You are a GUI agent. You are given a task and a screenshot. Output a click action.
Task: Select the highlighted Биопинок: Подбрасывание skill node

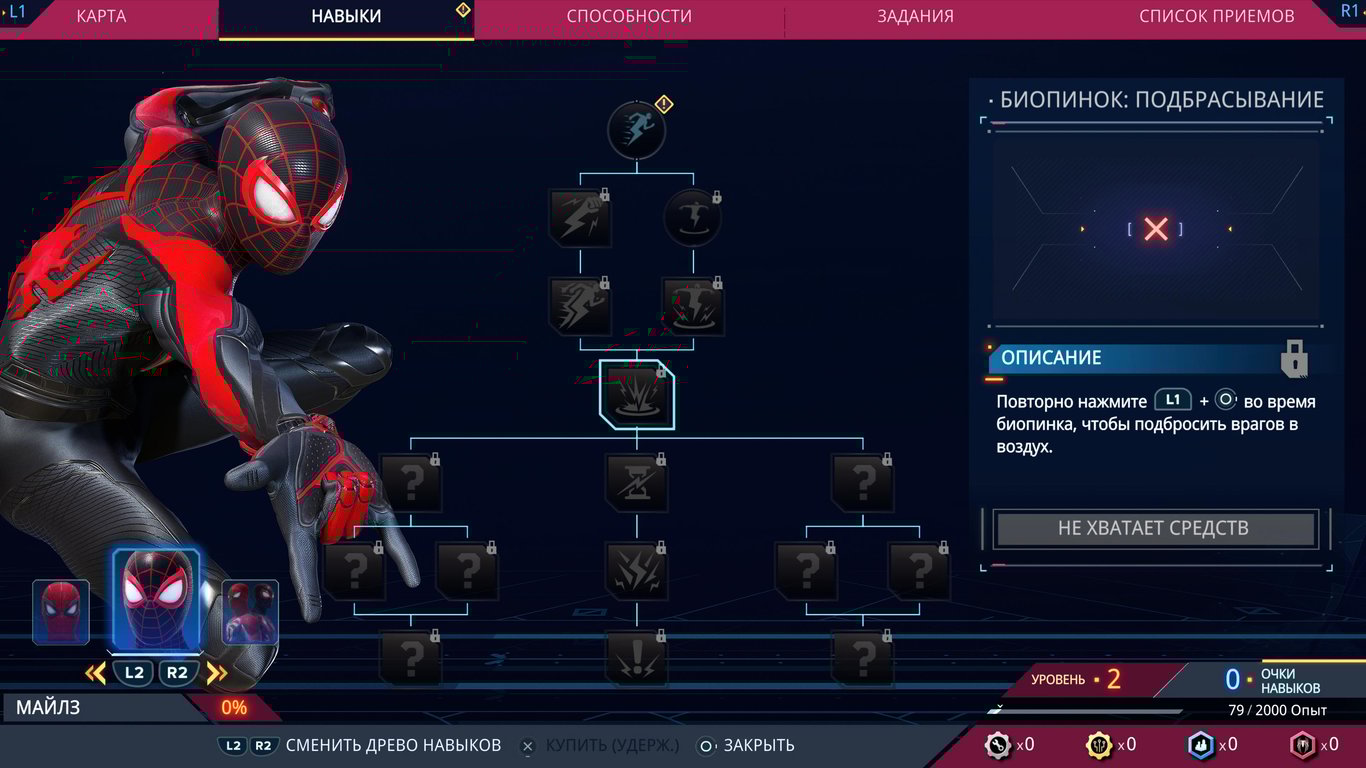coord(637,394)
